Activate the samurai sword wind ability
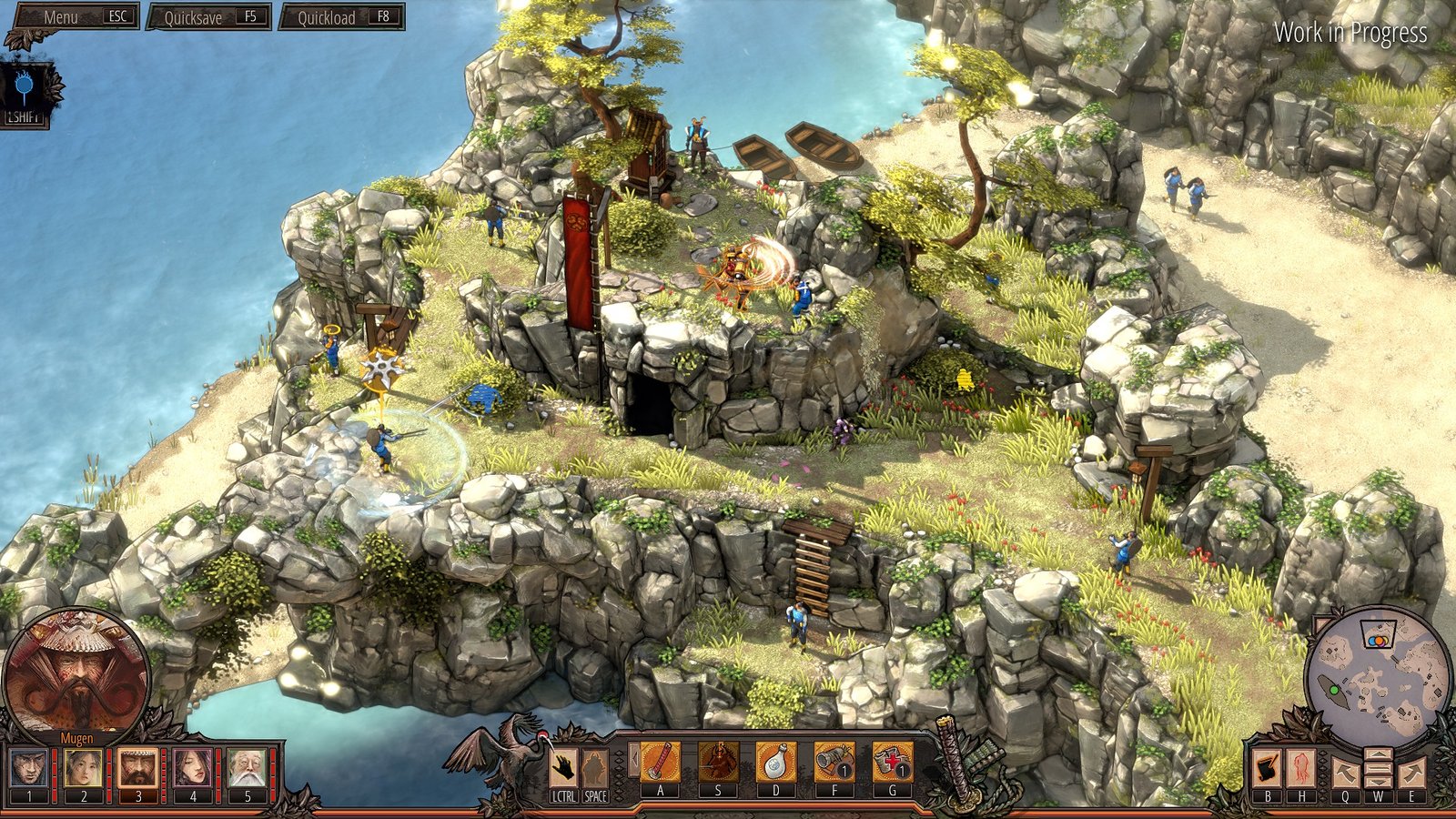Screen dimensions: 1456x819 718,761
